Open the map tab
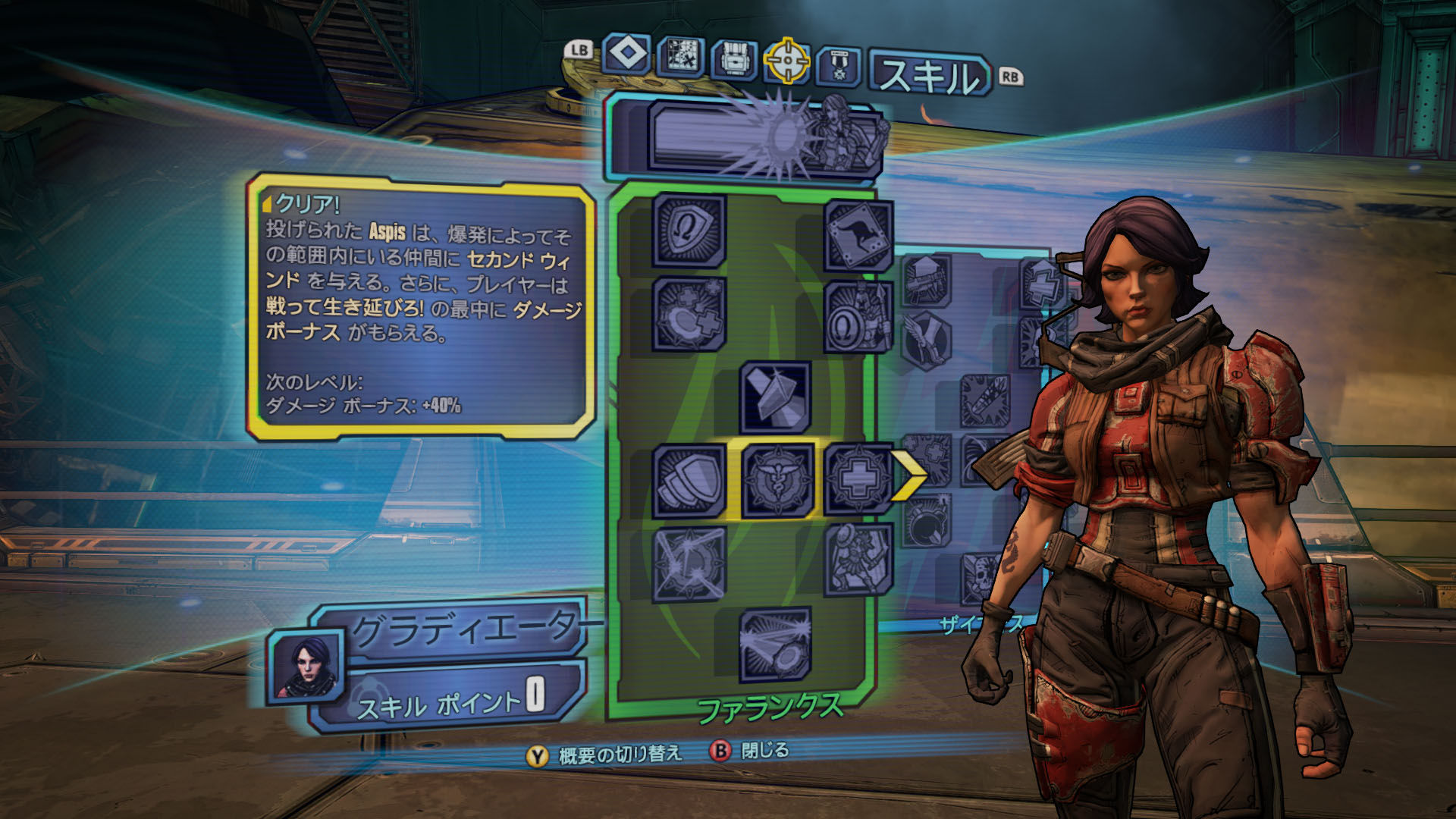The width and height of the screenshot is (1456, 819). (680, 57)
